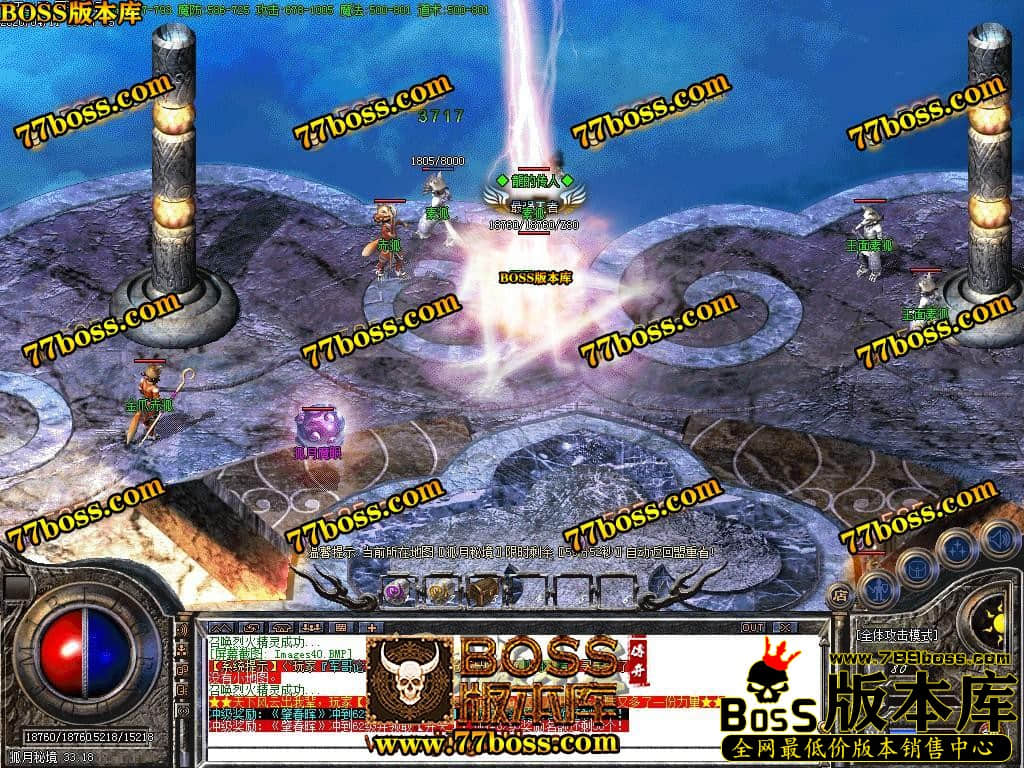The image size is (1024, 768).
Task: Open the skills panel with the sparkle button
Action: pos(956,548)
